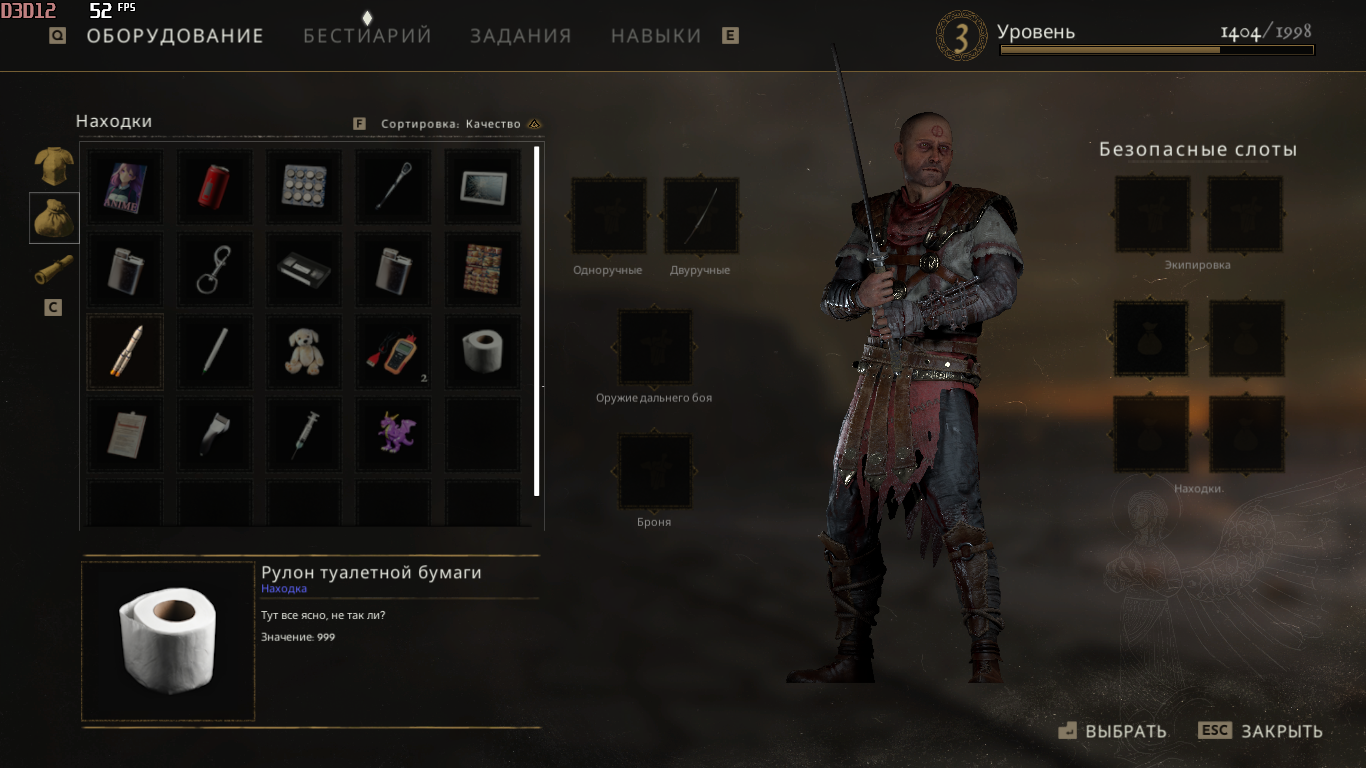This screenshot has width=1366, height=768.
Task: Open the Задания tab
Action: pyautogui.click(x=521, y=36)
